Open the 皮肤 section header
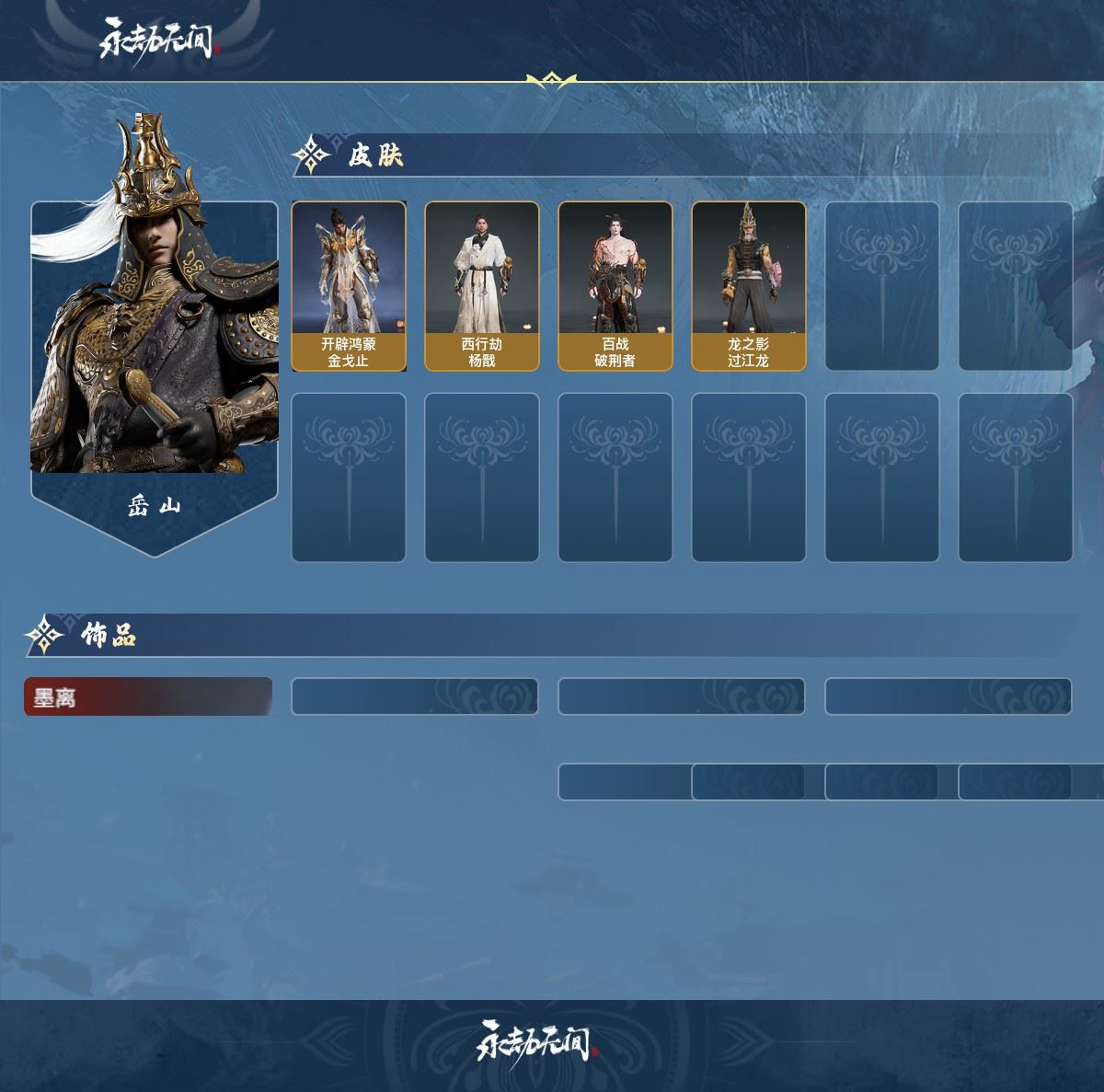Viewport: 1104px width, 1092px height. tap(375, 155)
